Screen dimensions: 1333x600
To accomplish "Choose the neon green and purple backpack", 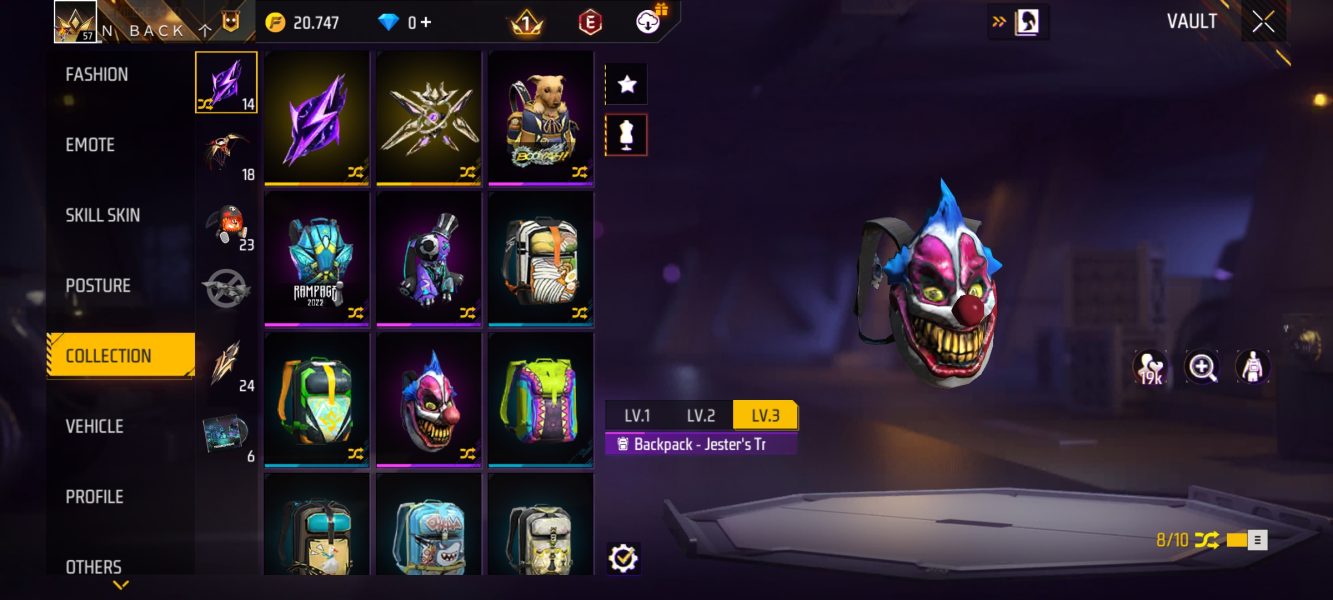I will [x=541, y=400].
